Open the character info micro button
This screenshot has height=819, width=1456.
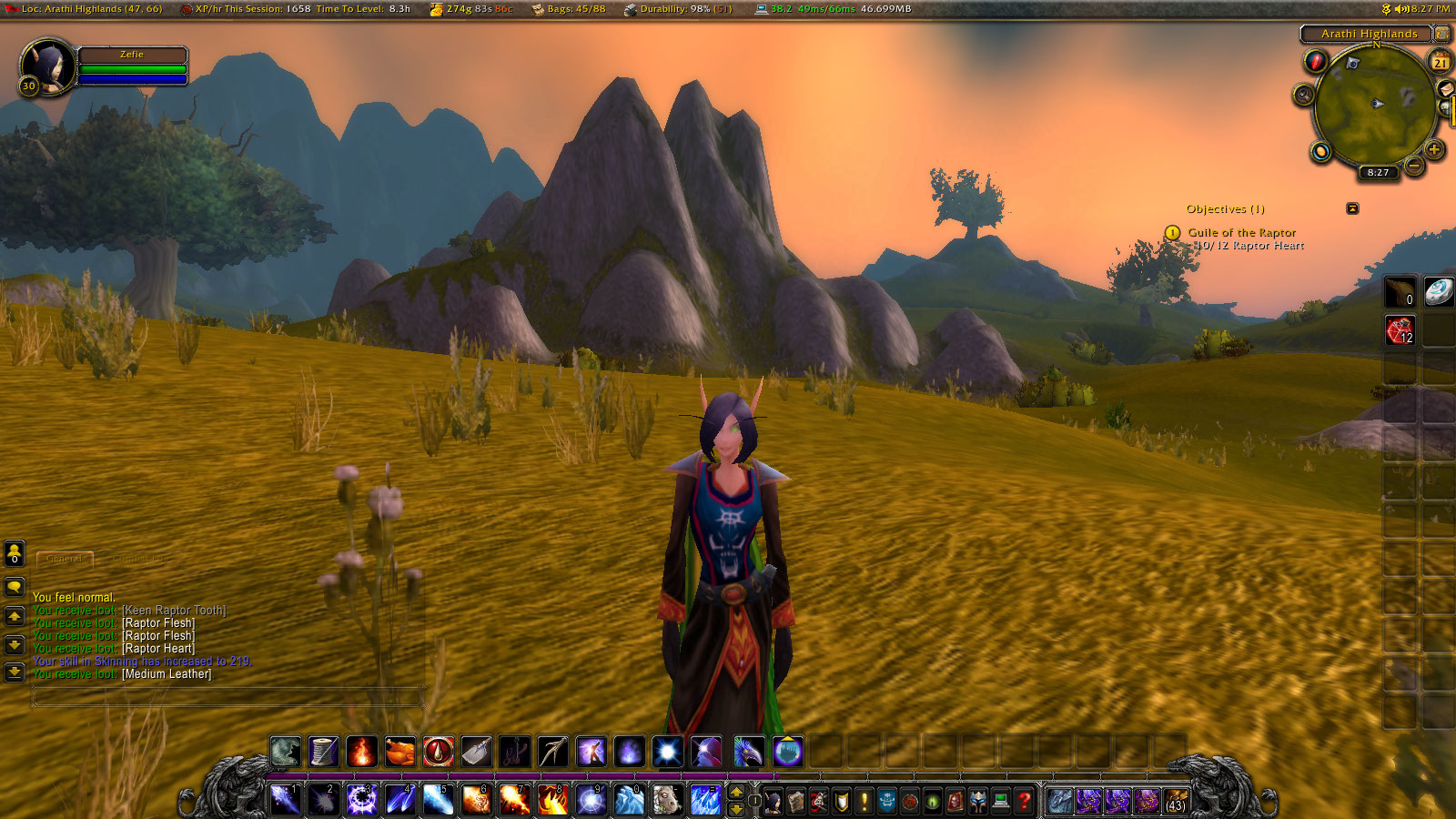[773, 801]
